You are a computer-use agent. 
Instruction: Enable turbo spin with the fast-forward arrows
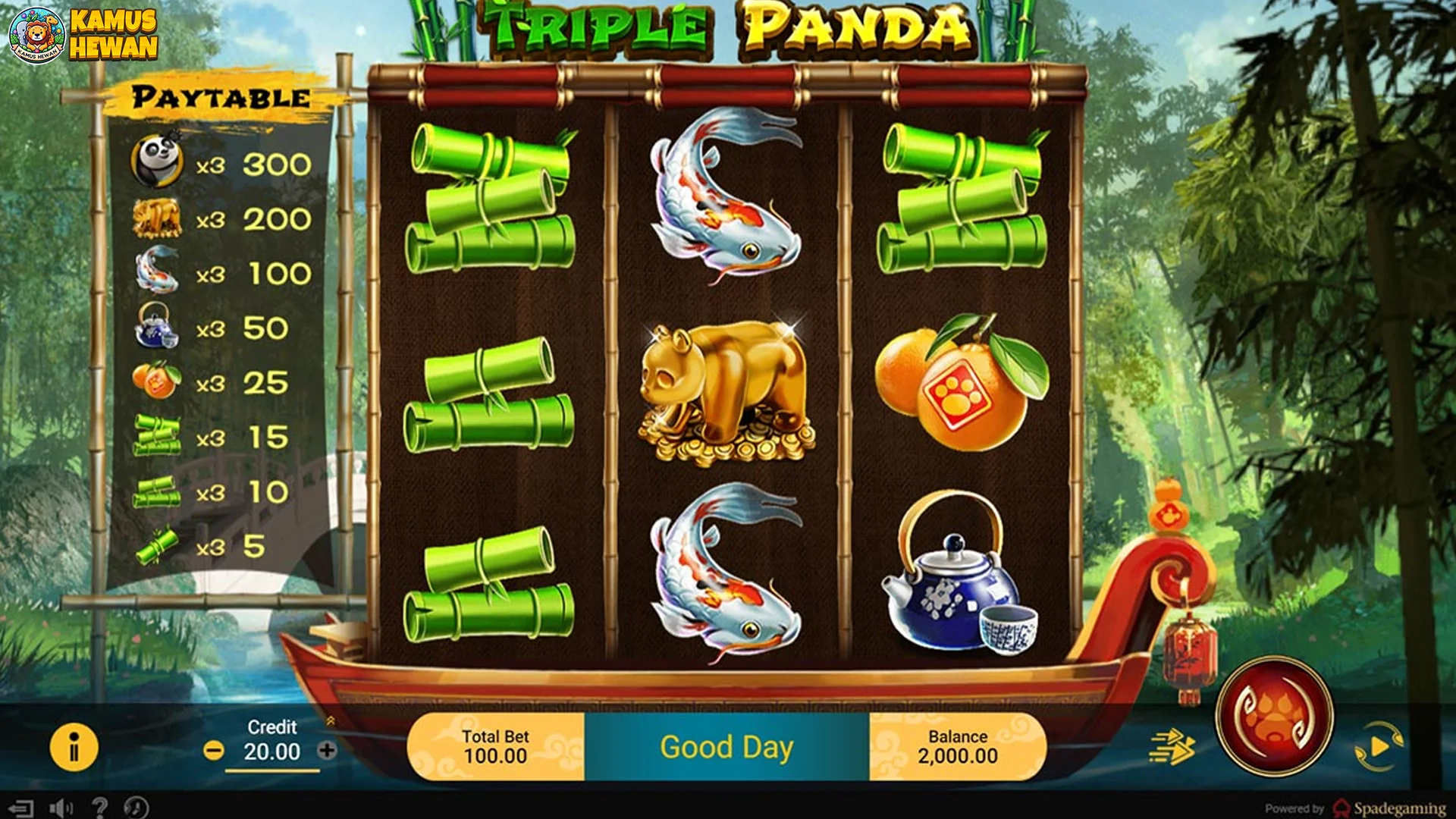coord(1172,747)
